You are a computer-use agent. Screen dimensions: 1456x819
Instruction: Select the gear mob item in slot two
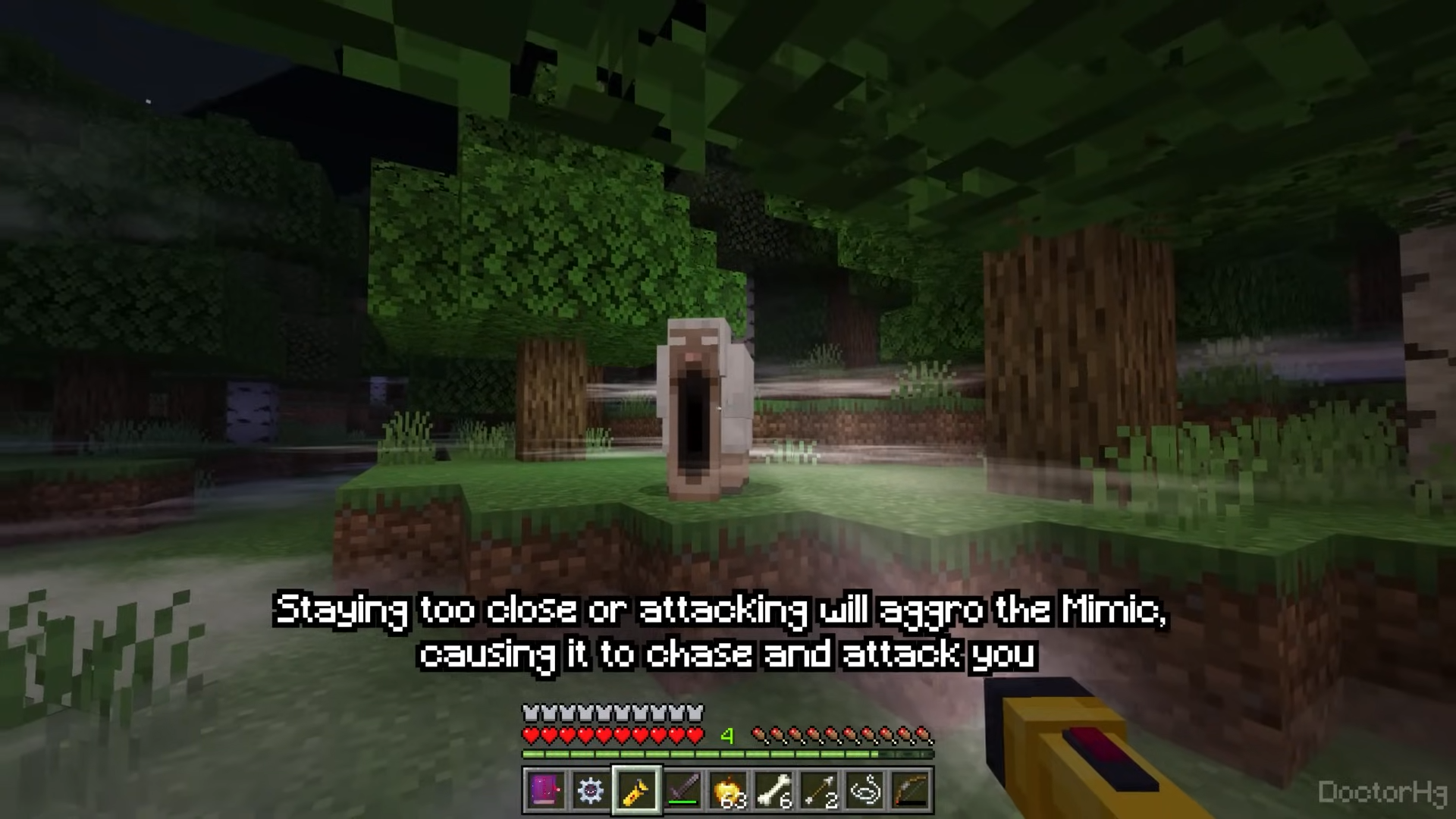tap(592, 790)
